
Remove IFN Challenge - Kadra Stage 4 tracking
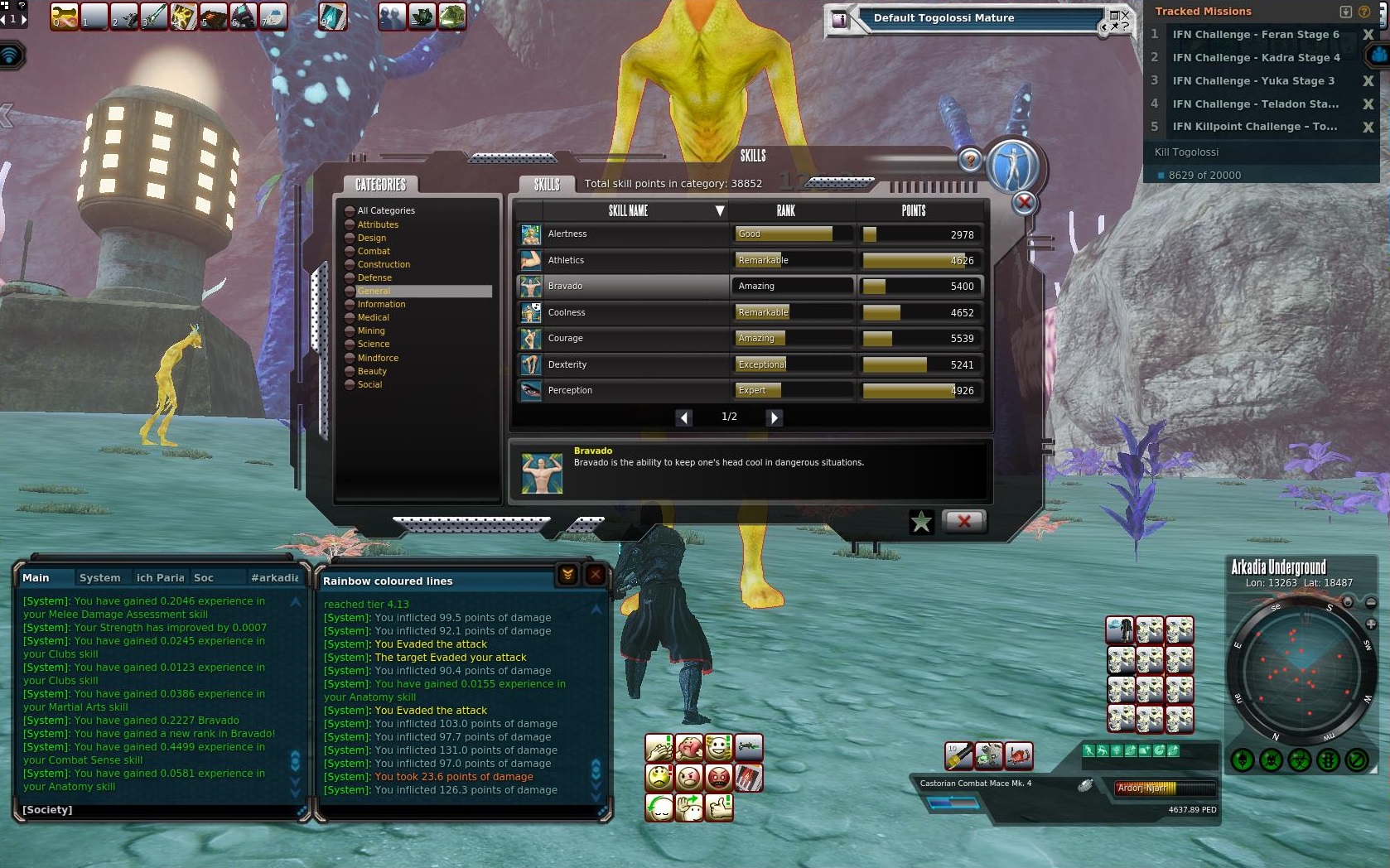click(1368, 58)
